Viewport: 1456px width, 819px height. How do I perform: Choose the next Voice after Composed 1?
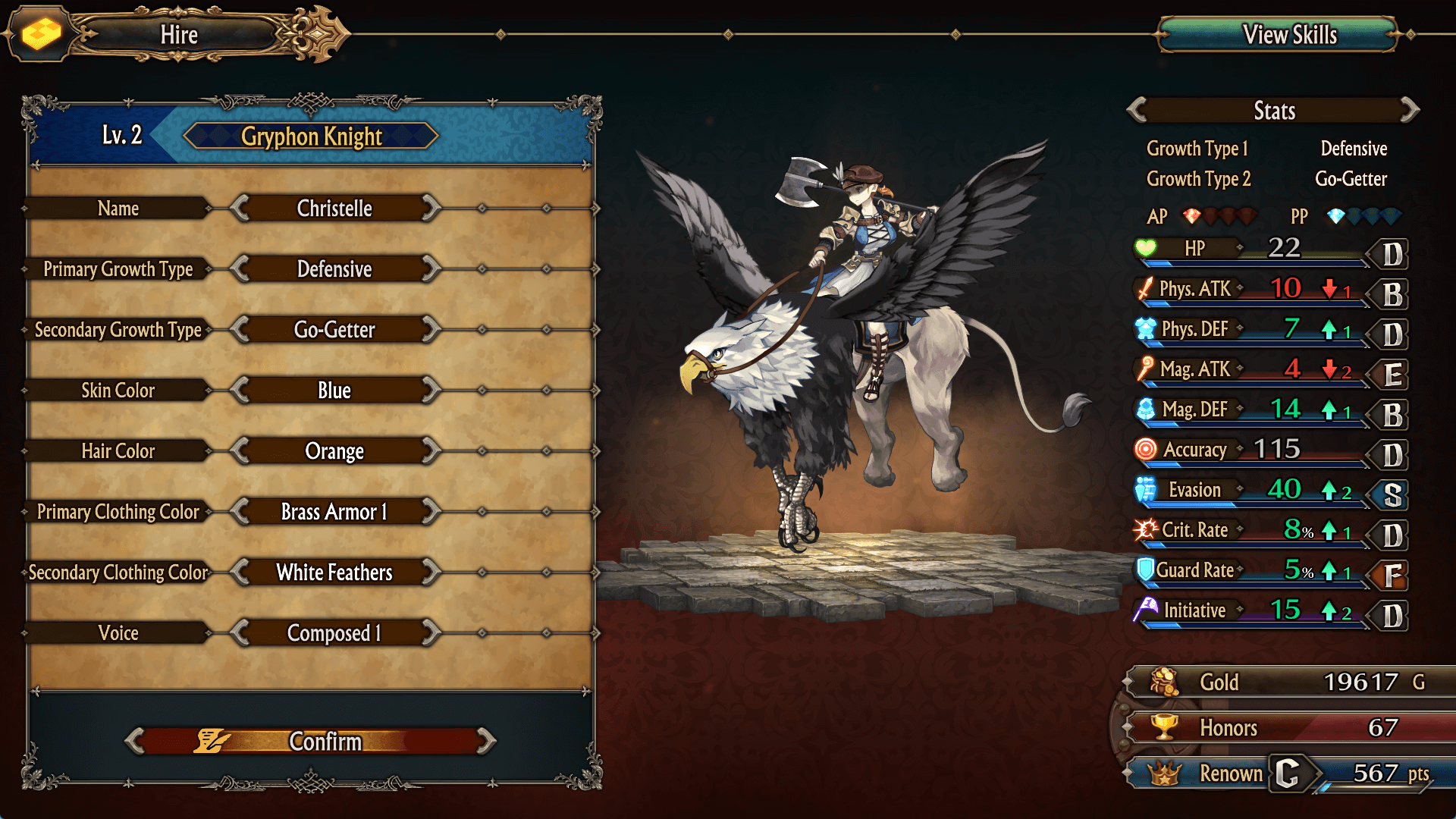[x=431, y=633]
